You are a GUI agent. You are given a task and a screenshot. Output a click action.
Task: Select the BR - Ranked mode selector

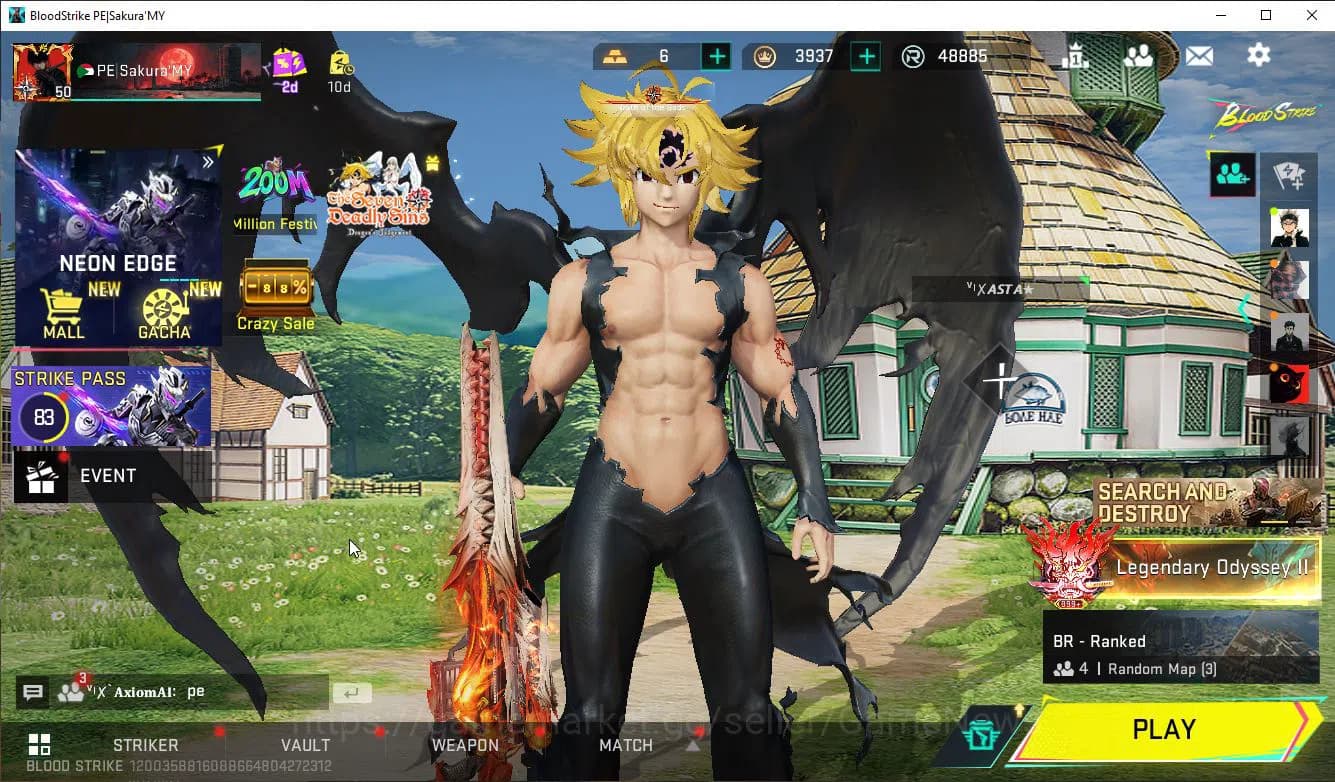coord(1180,650)
